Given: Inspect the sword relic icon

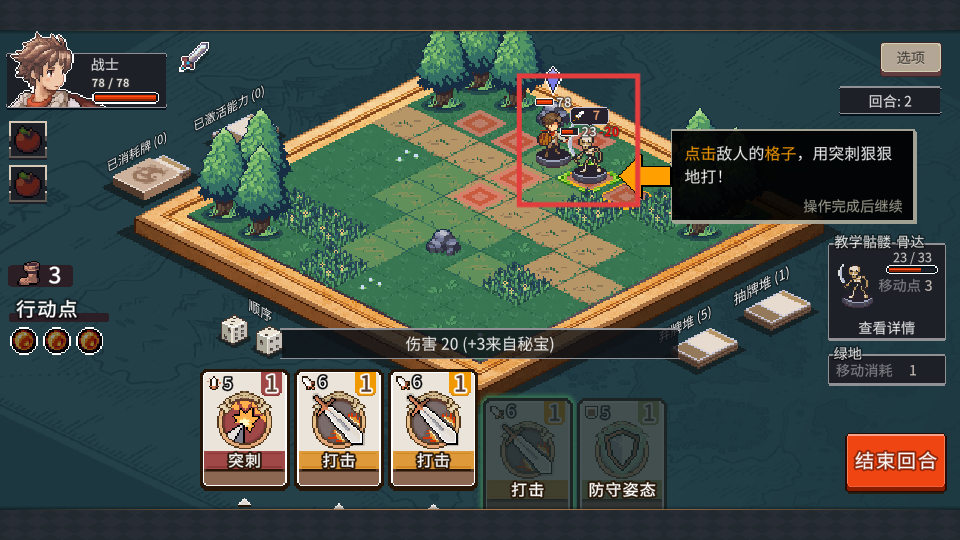Looking at the screenshot, I should coord(193,57).
